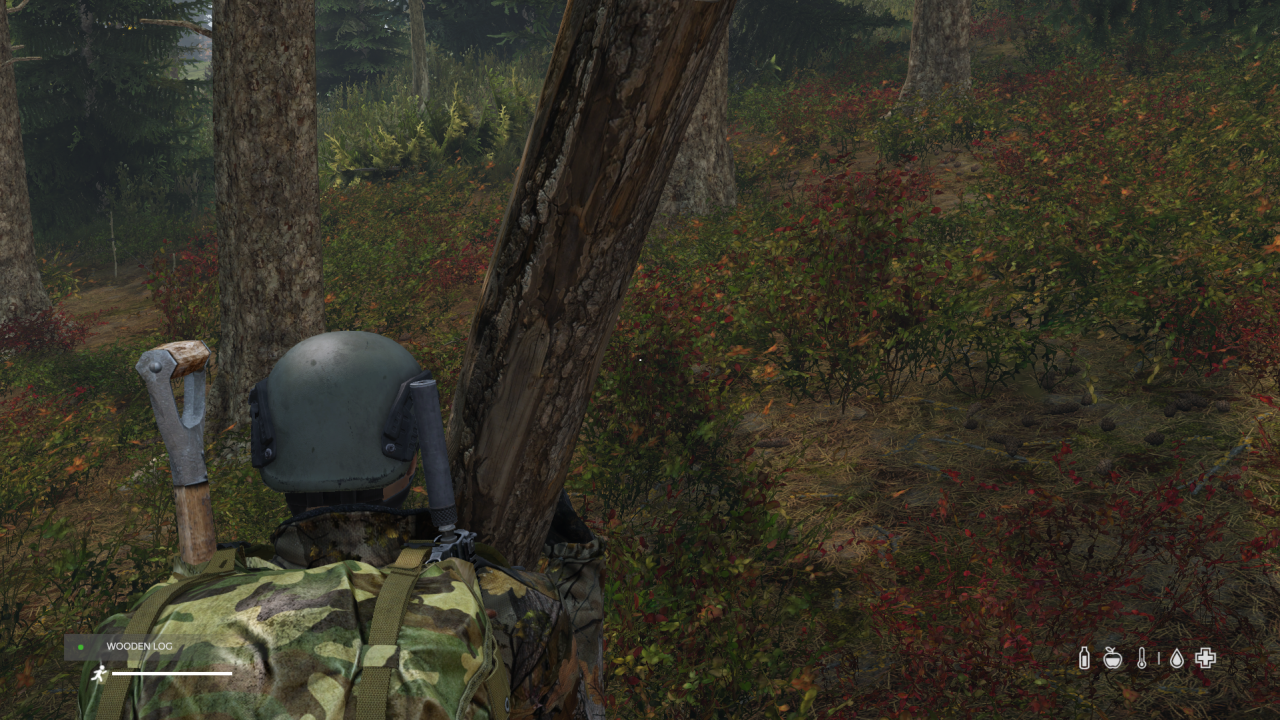Click the running figure stamina icon
The height and width of the screenshot is (720, 1280).
click(x=101, y=671)
